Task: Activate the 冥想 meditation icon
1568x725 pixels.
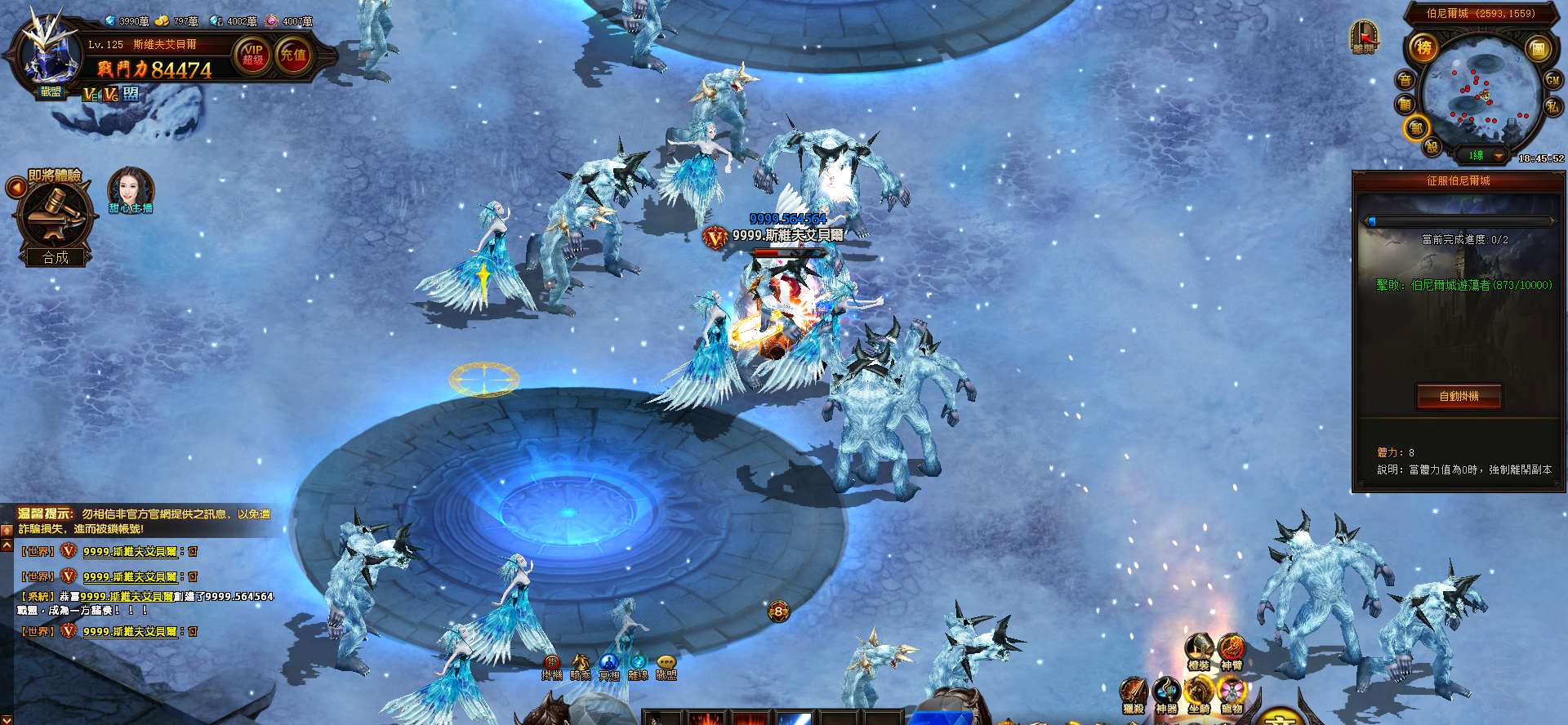Action: point(609,663)
